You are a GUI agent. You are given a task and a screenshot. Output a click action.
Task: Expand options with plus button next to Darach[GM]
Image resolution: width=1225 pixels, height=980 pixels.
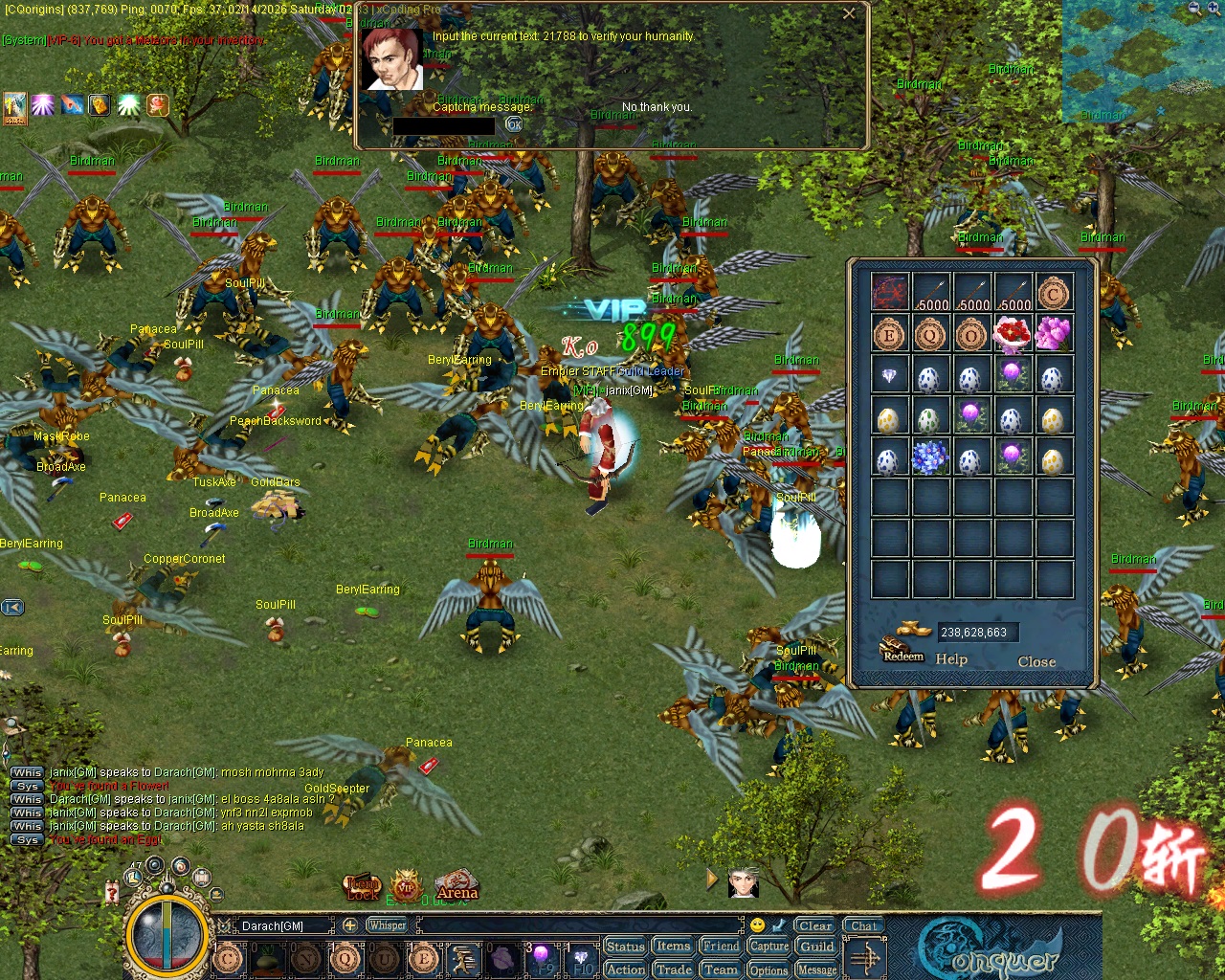[x=351, y=924]
